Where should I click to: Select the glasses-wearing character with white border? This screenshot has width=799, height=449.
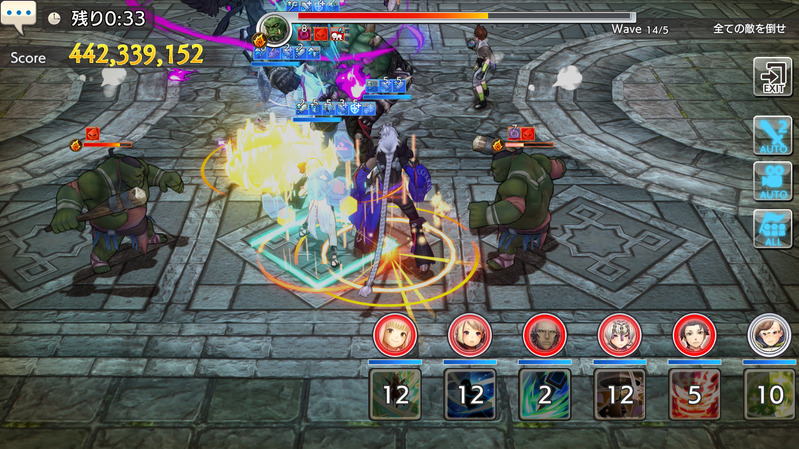(766, 334)
